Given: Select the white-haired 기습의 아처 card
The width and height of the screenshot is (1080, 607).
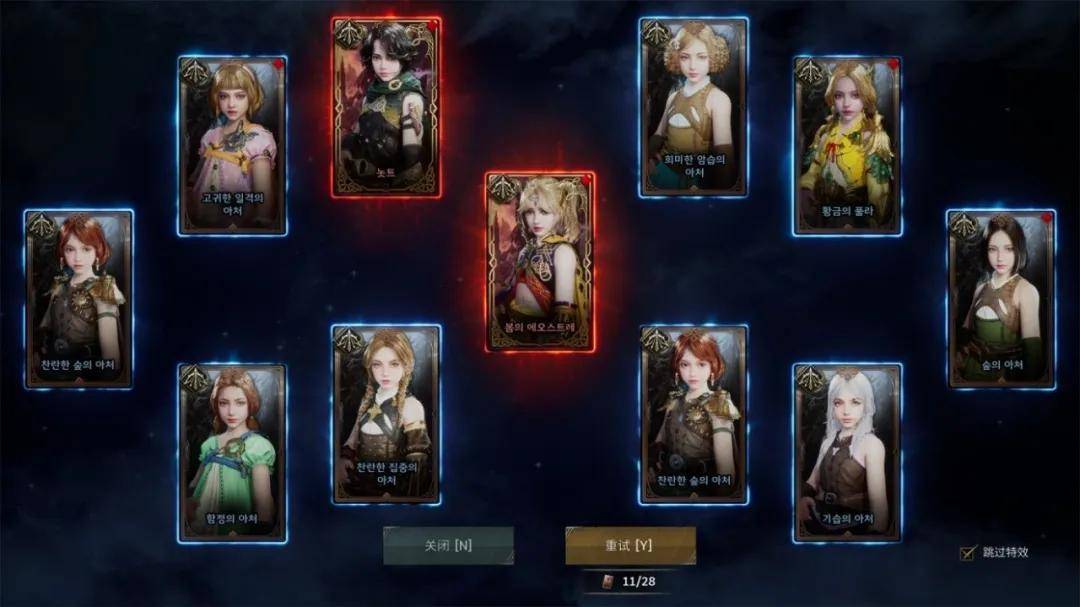Looking at the screenshot, I should (848, 453).
